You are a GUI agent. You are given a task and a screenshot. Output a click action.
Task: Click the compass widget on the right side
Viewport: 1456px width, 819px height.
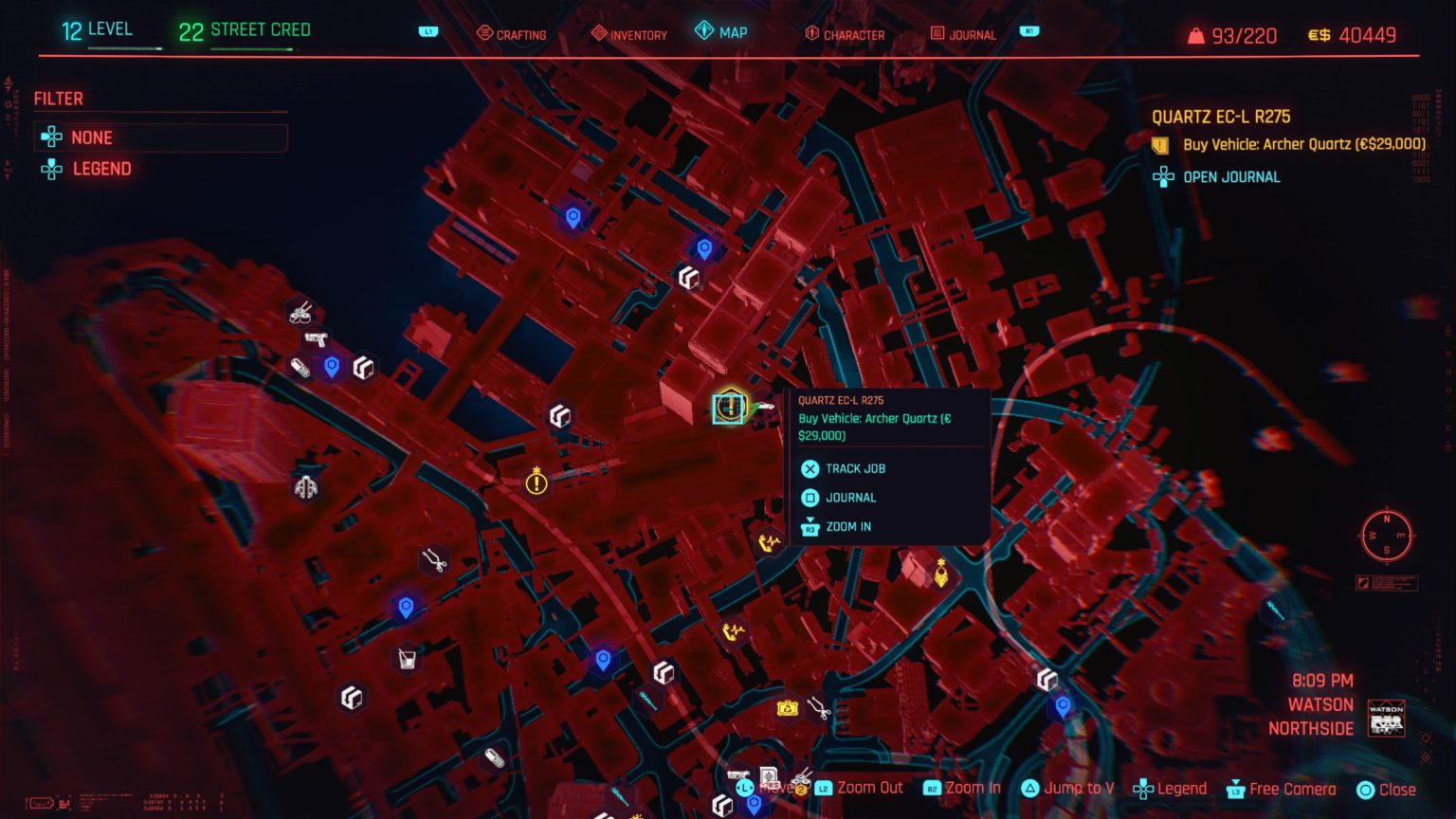(1386, 537)
